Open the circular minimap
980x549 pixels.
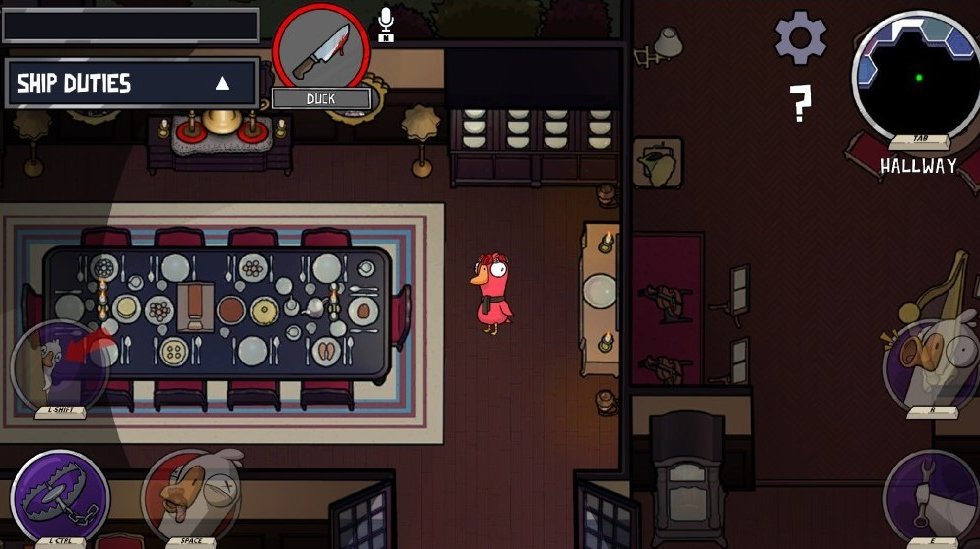pyautogui.click(x=915, y=75)
